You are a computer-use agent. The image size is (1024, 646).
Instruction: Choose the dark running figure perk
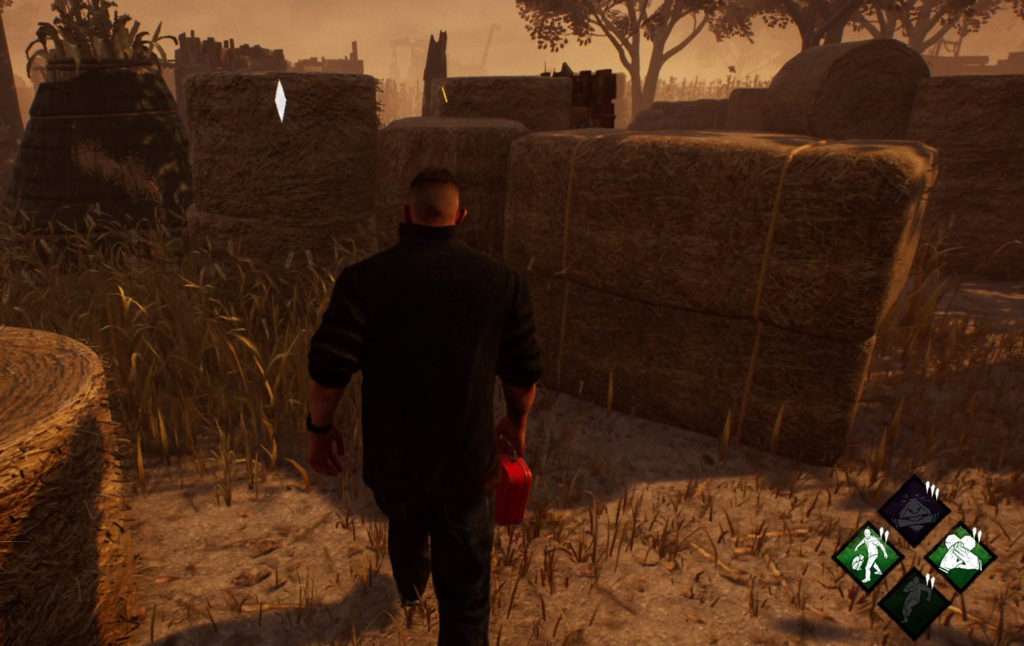[914, 602]
